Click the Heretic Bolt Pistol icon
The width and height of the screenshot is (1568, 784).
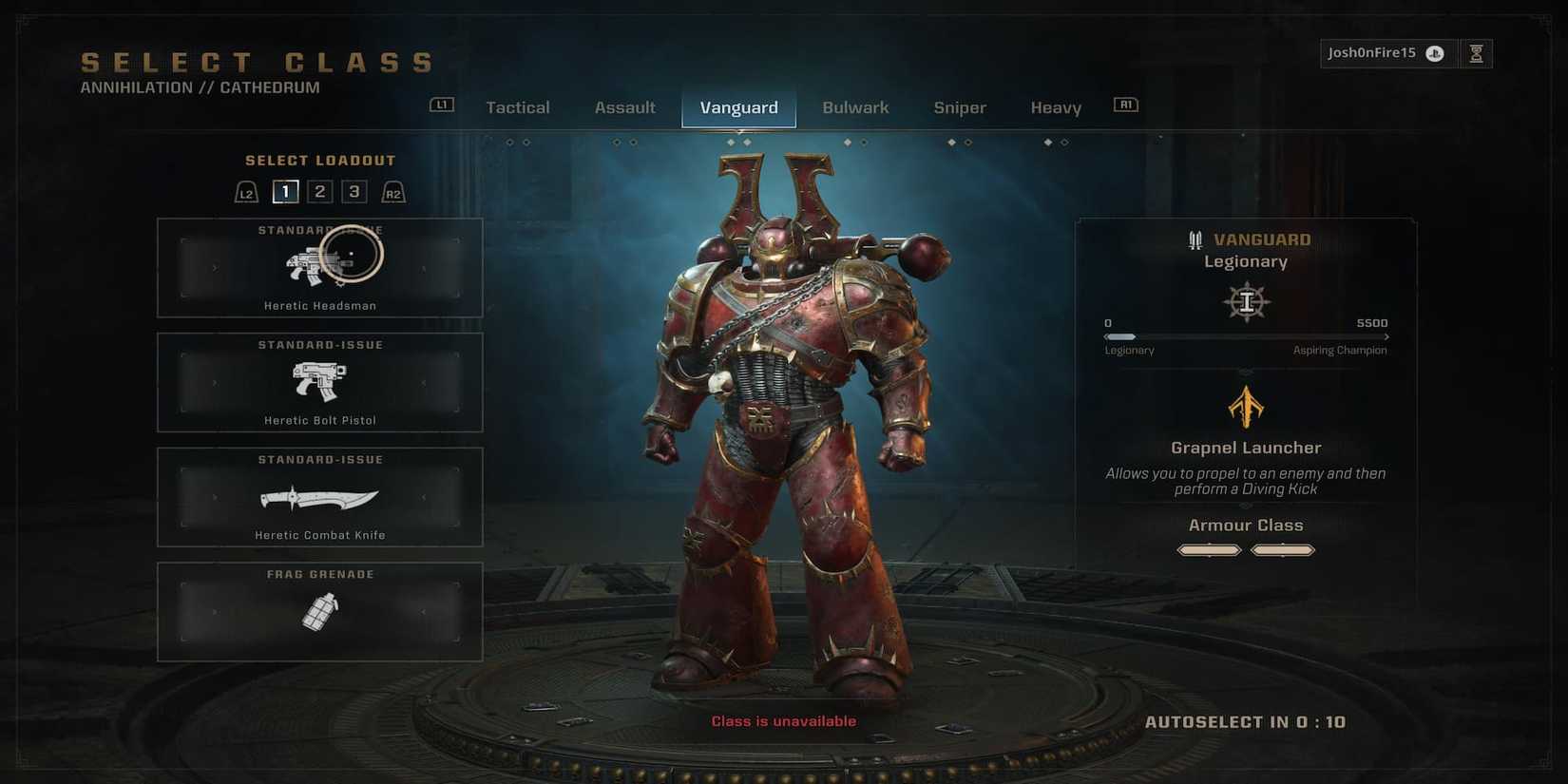[x=319, y=380]
